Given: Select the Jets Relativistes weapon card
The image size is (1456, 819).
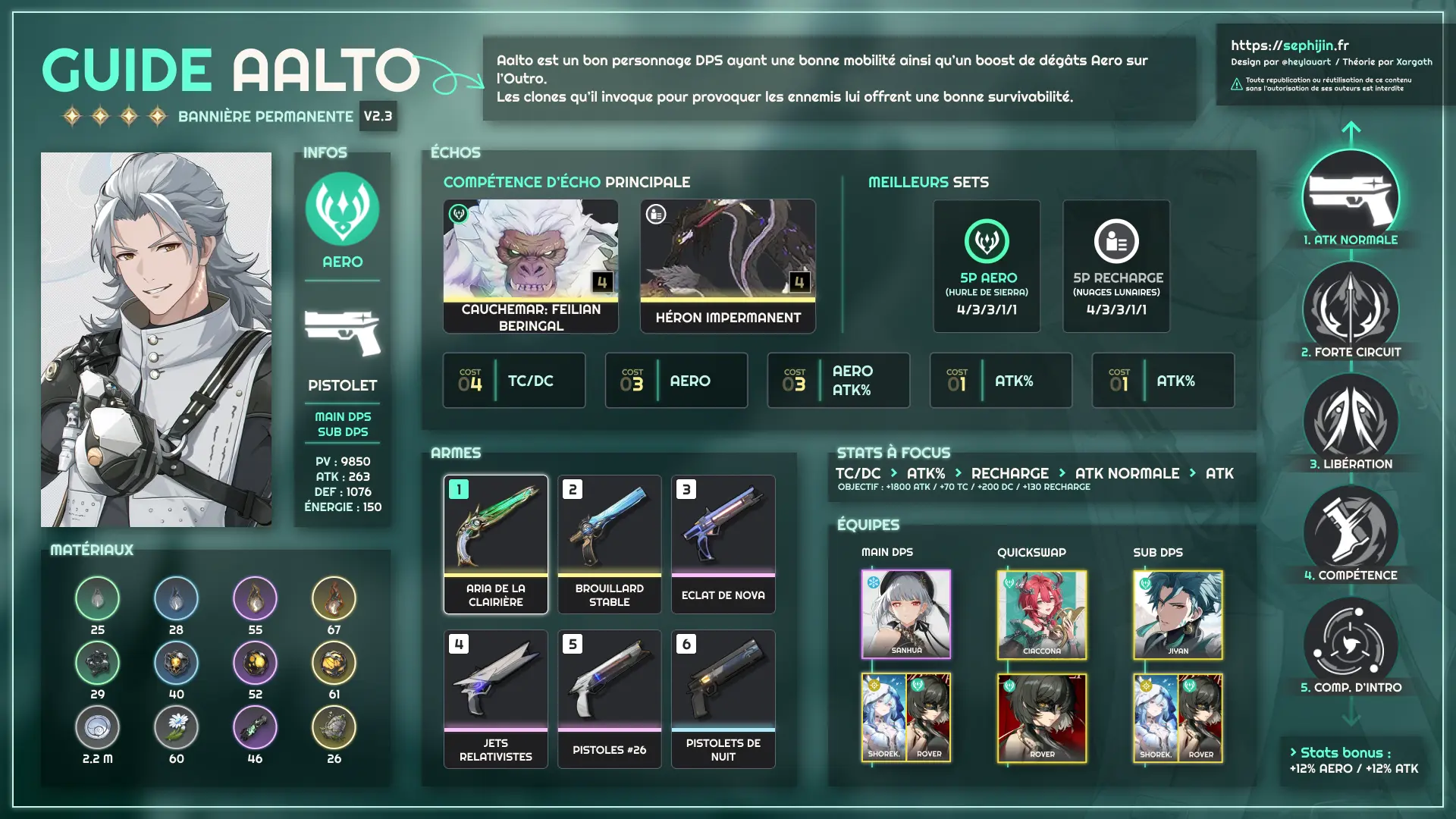Looking at the screenshot, I should [495, 698].
